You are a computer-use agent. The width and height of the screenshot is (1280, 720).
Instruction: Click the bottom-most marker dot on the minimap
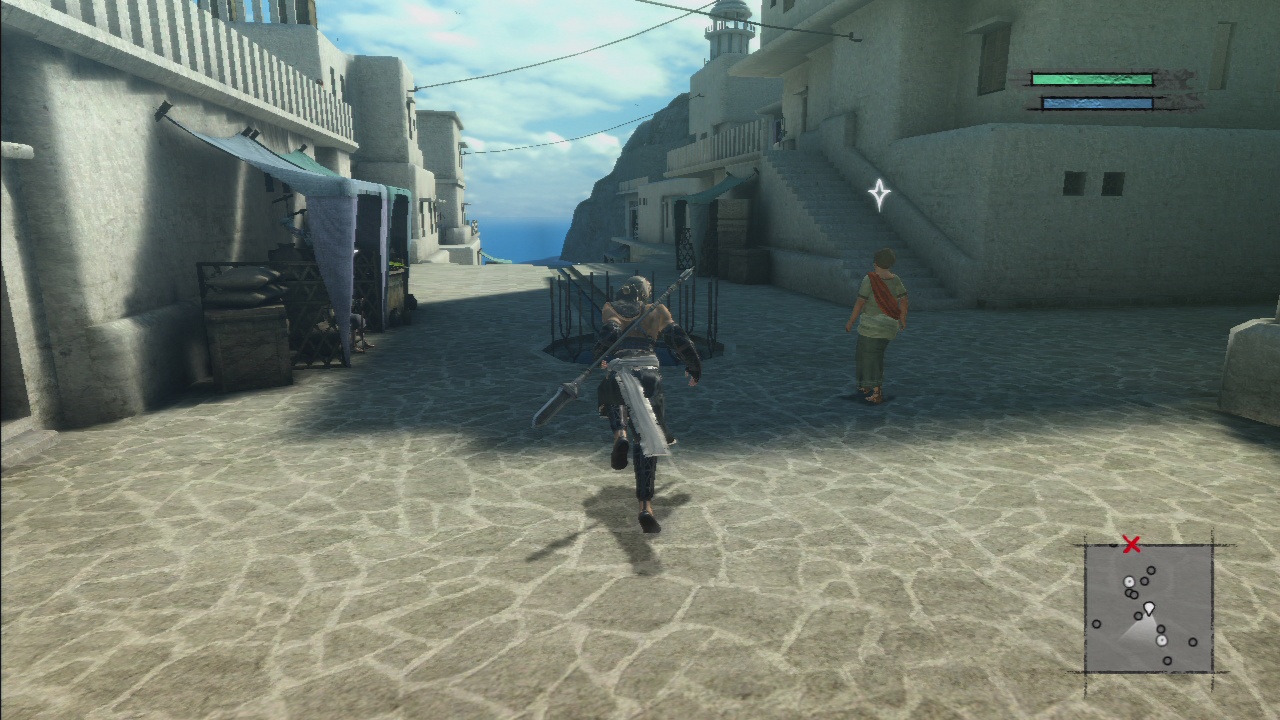[x=1167, y=661]
